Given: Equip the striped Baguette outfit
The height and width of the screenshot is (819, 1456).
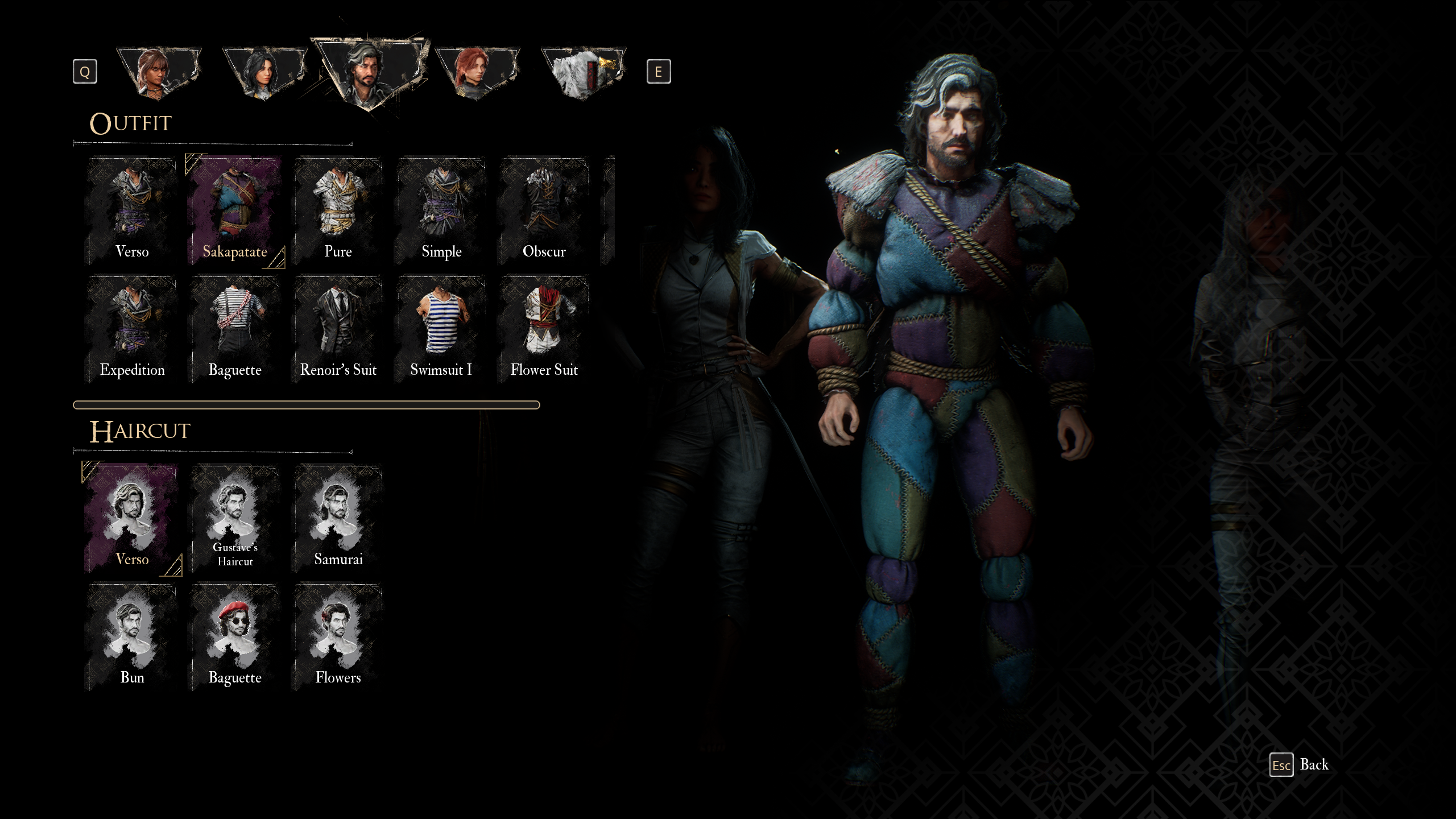Looking at the screenshot, I should click(x=235, y=329).
